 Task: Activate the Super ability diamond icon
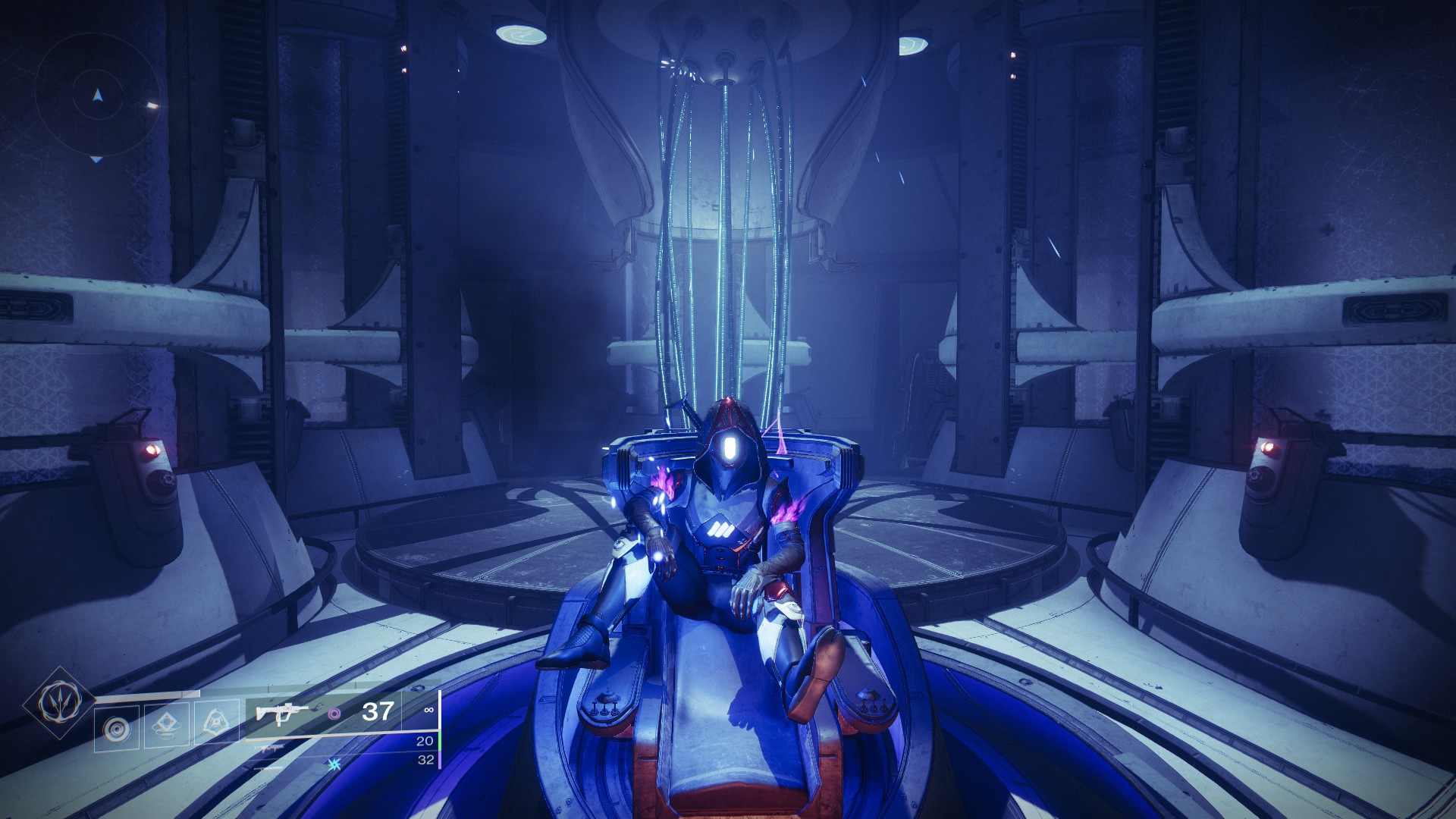(58, 701)
